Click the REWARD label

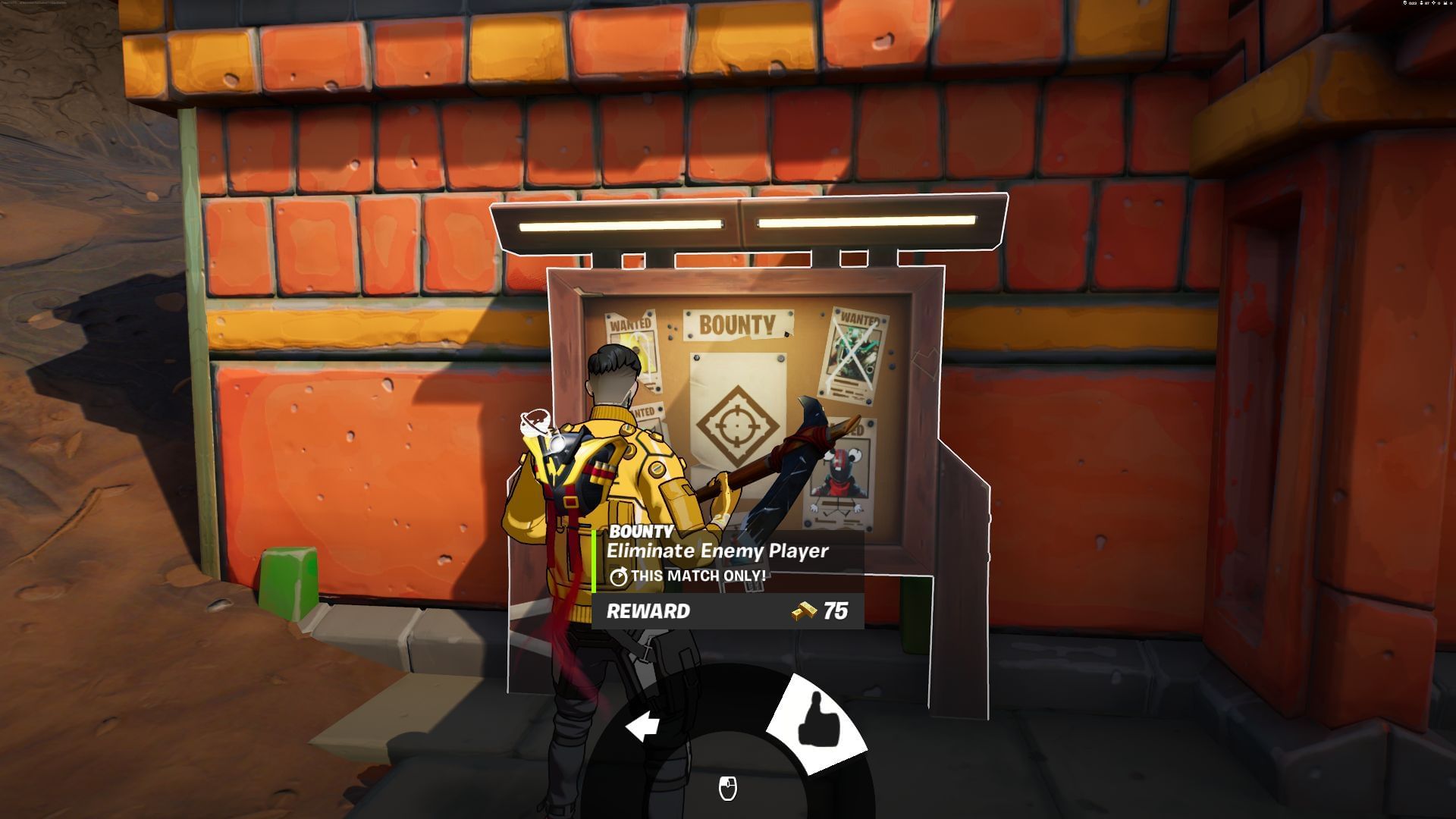(648, 610)
